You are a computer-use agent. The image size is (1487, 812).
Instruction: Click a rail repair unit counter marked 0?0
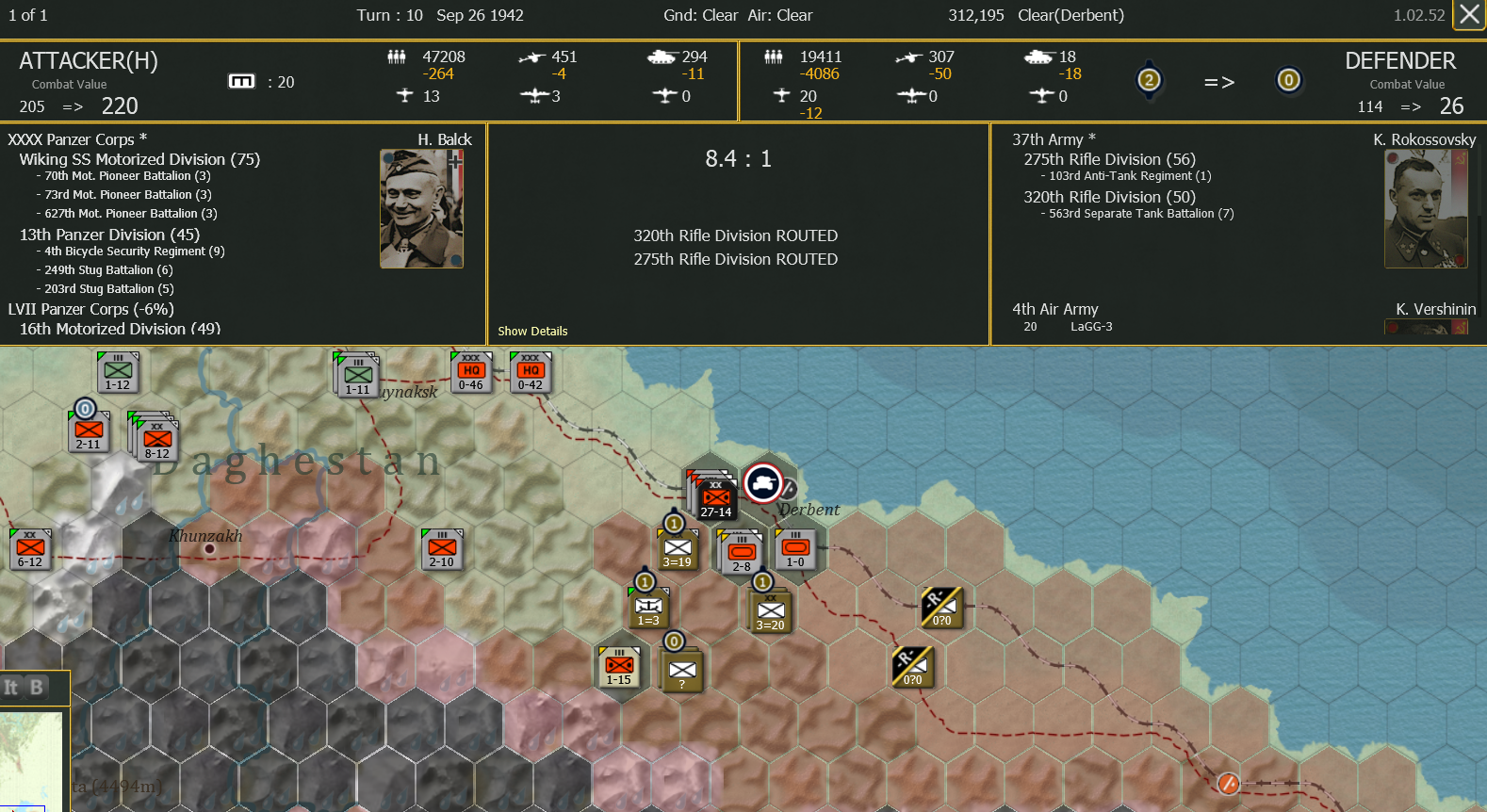click(x=940, y=608)
